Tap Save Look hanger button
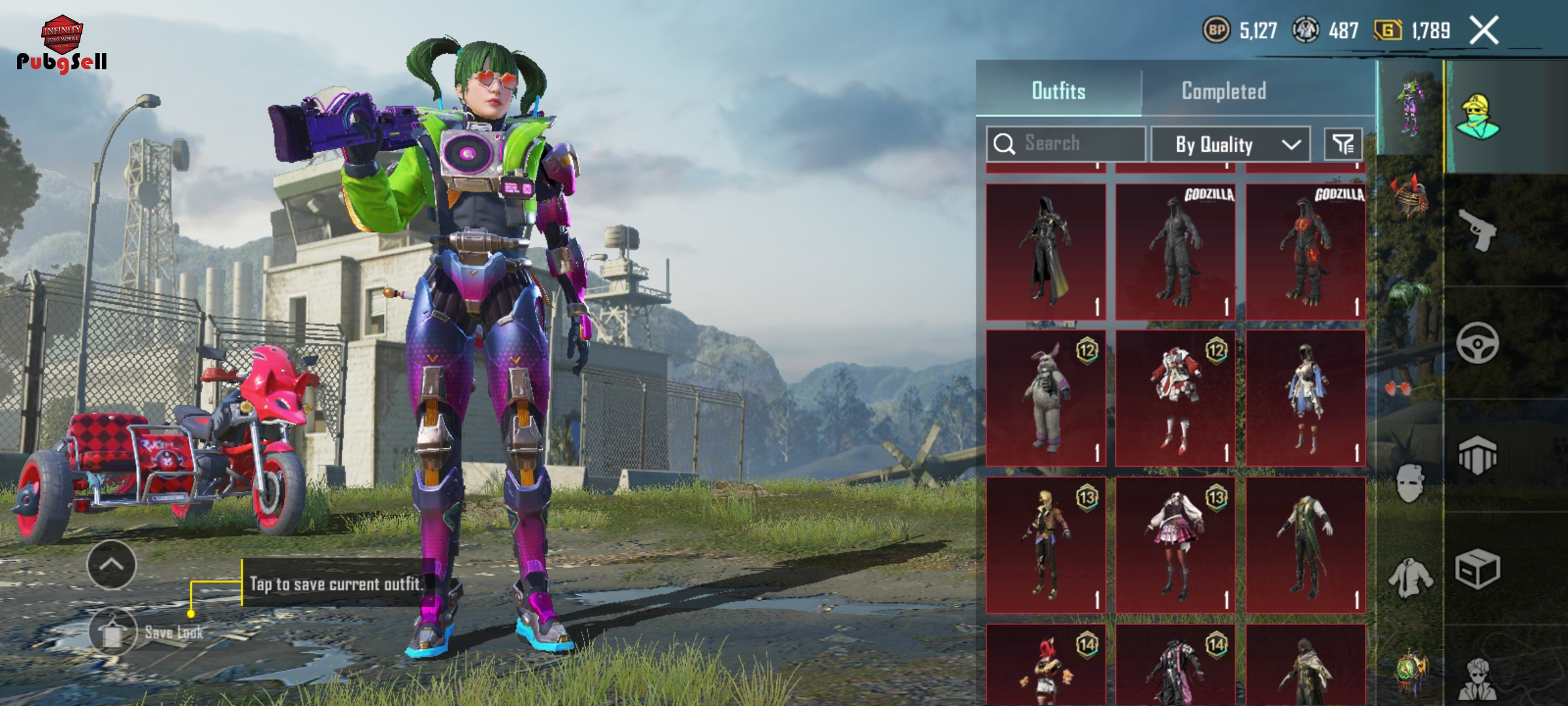Screen dimensions: 1568x706 pos(112,631)
